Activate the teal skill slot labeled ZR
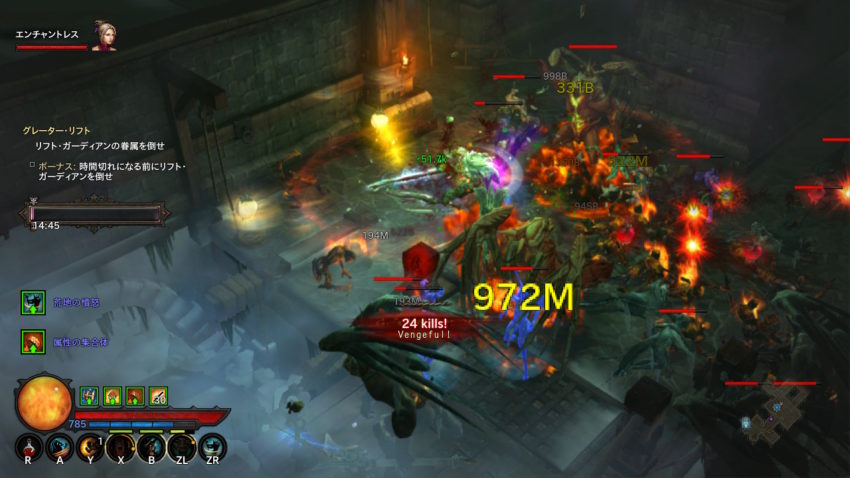850x478 pixels. [212, 447]
